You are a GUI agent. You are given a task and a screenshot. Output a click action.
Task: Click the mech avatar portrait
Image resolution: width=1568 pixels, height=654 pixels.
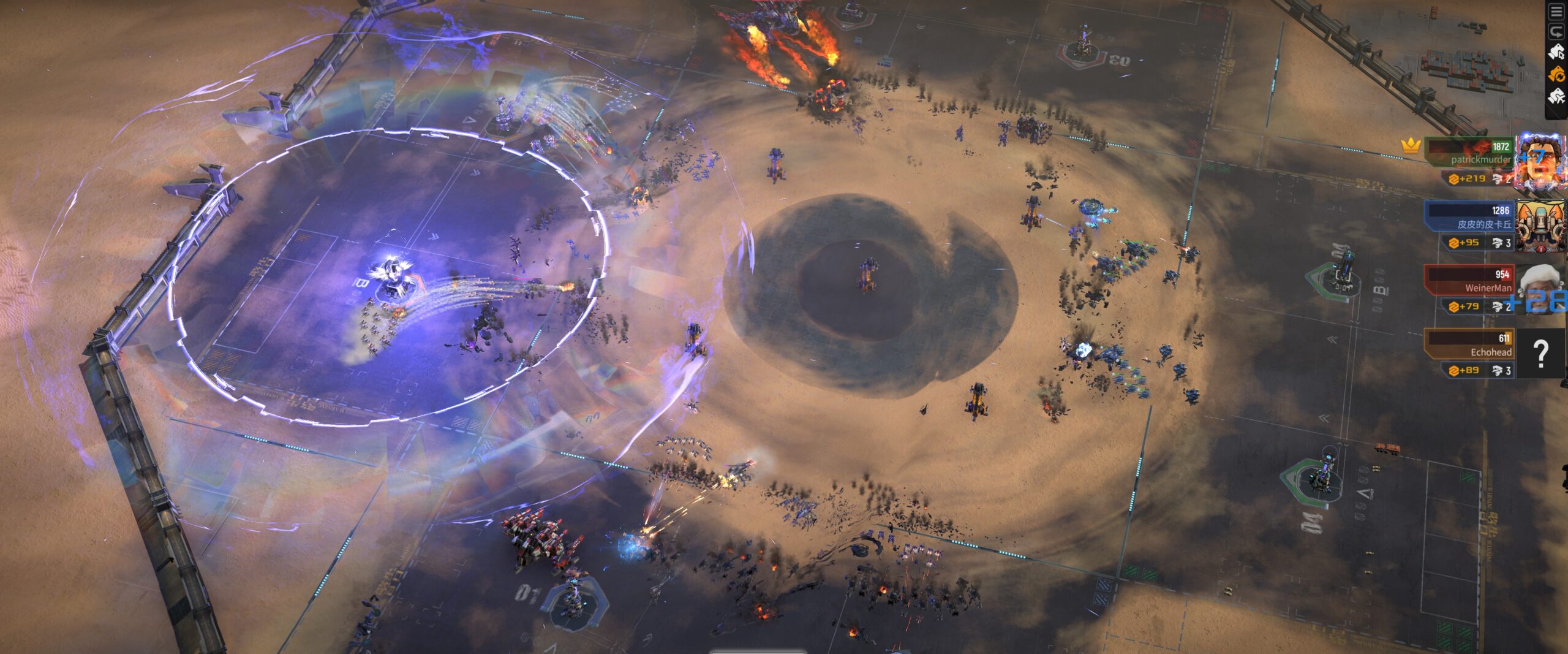(x=1540, y=224)
